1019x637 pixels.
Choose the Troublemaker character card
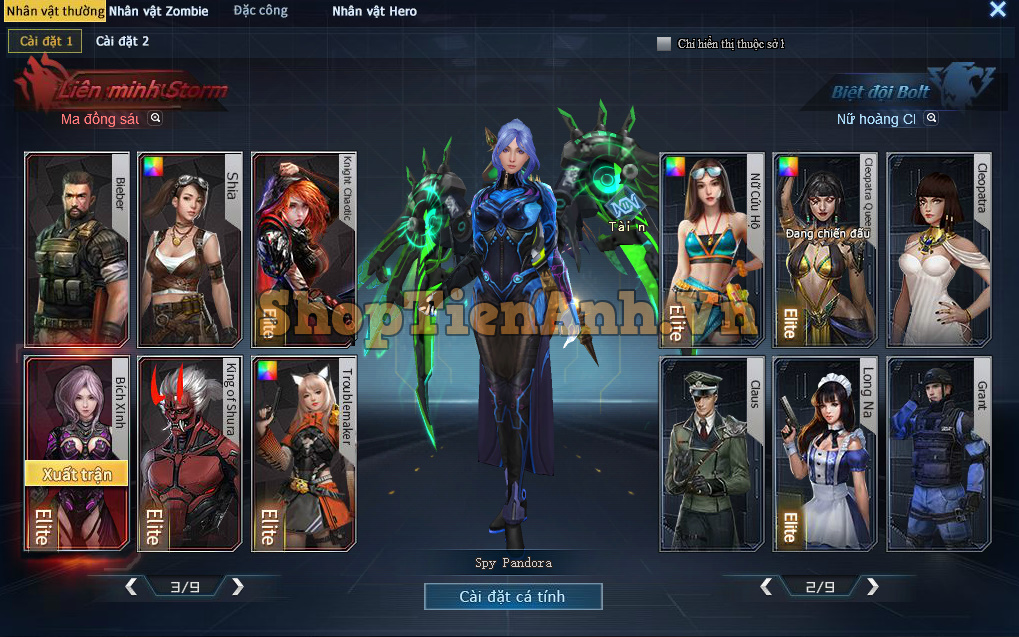[x=303, y=453]
